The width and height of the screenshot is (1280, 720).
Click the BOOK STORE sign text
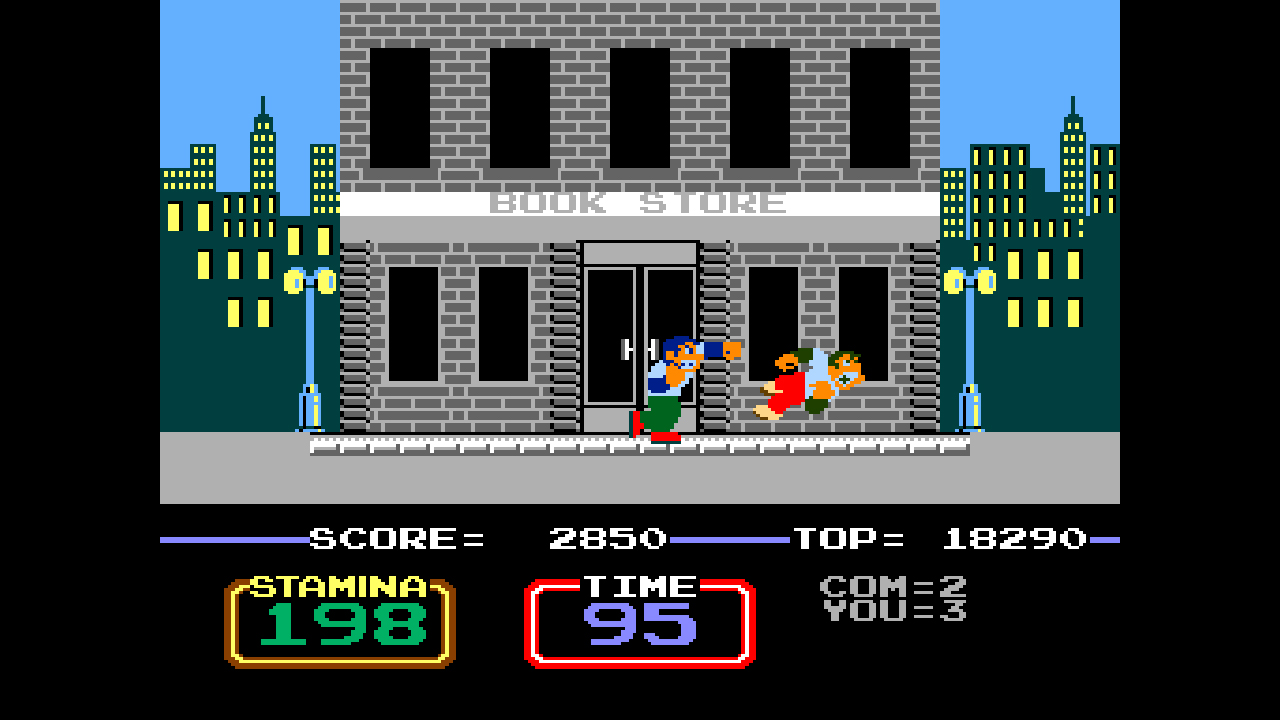(640, 203)
